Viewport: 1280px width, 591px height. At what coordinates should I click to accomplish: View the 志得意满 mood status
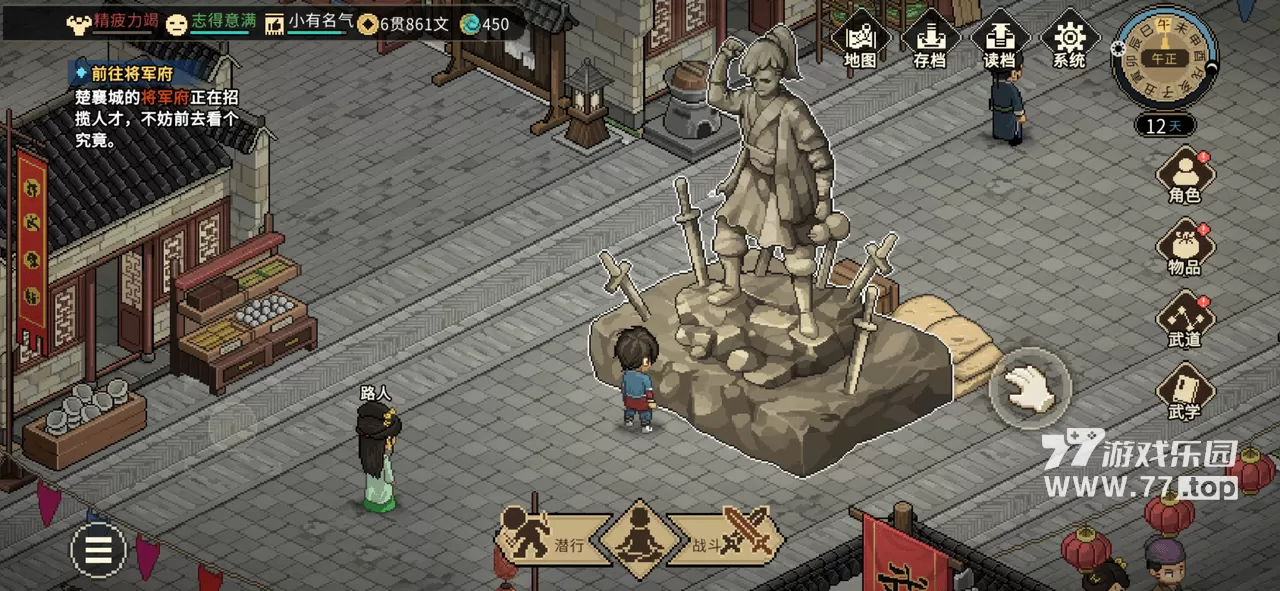[x=208, y=23]
